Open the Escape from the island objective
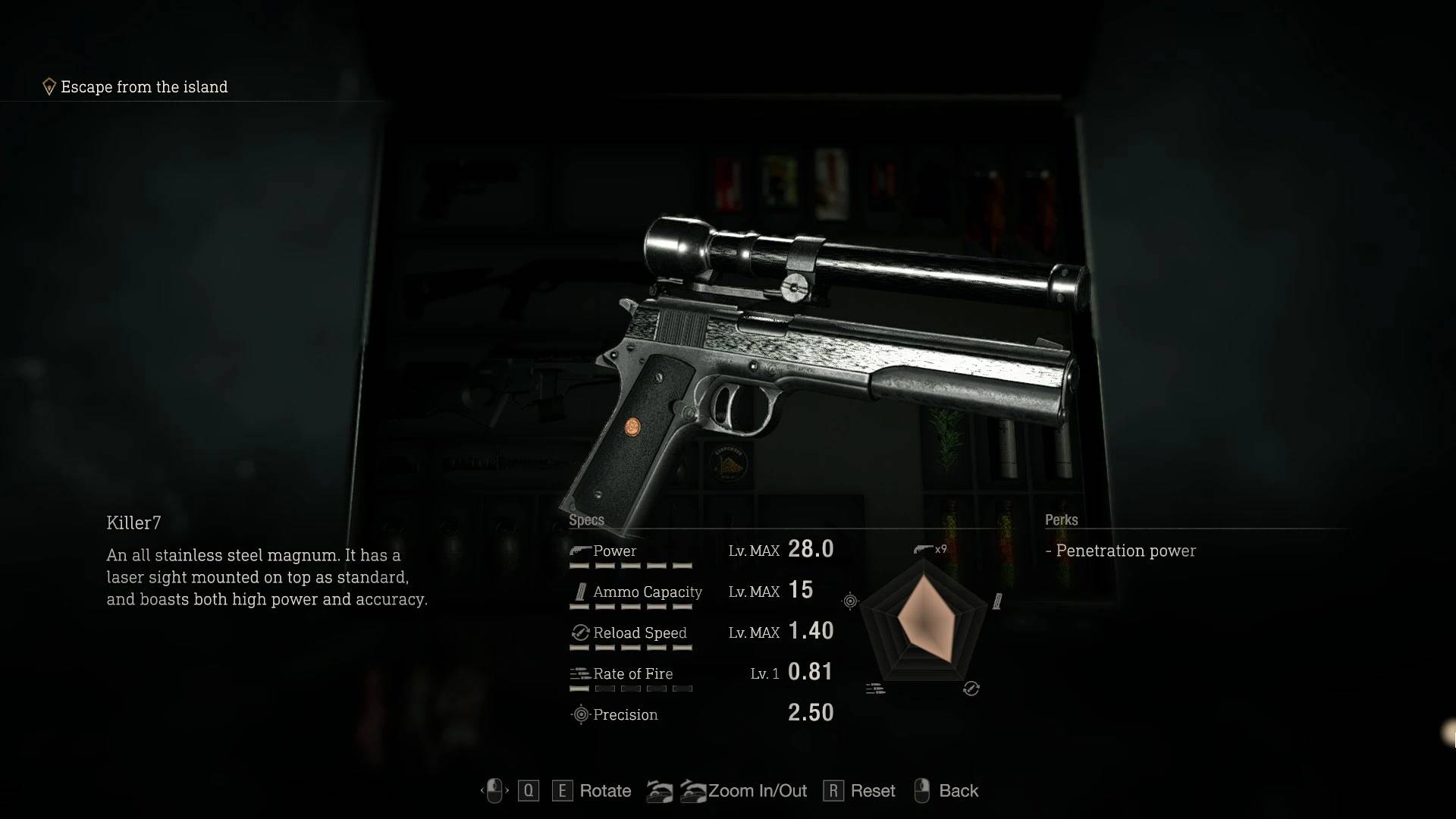Image resolution: width=1456 pixels, height=819 pixels. 143,87
